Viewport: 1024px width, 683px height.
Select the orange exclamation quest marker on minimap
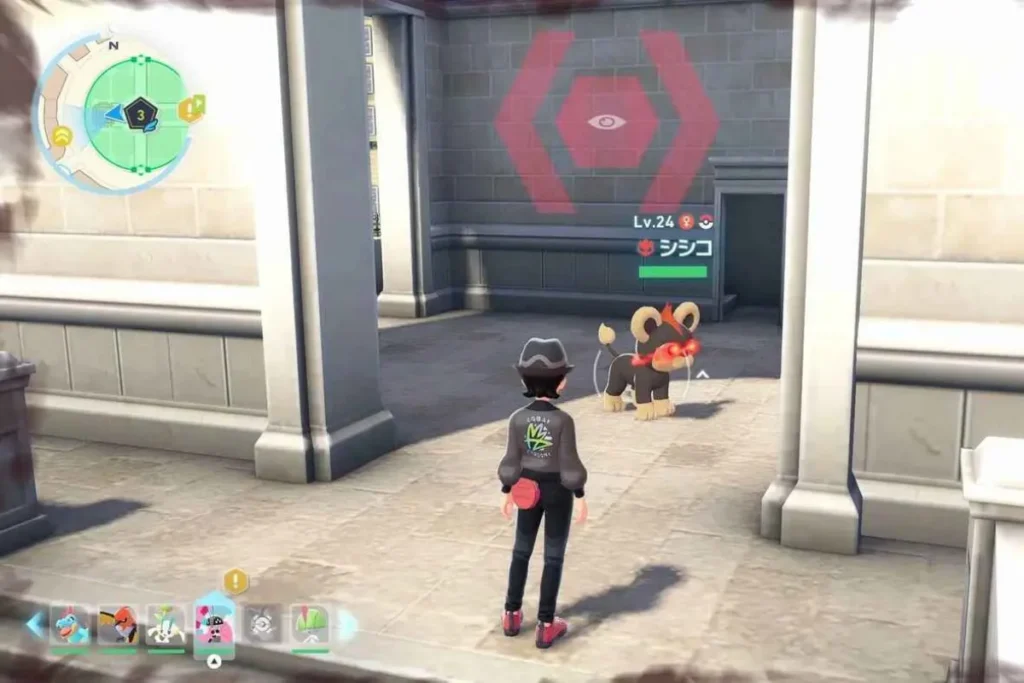[x=187, y=109]
